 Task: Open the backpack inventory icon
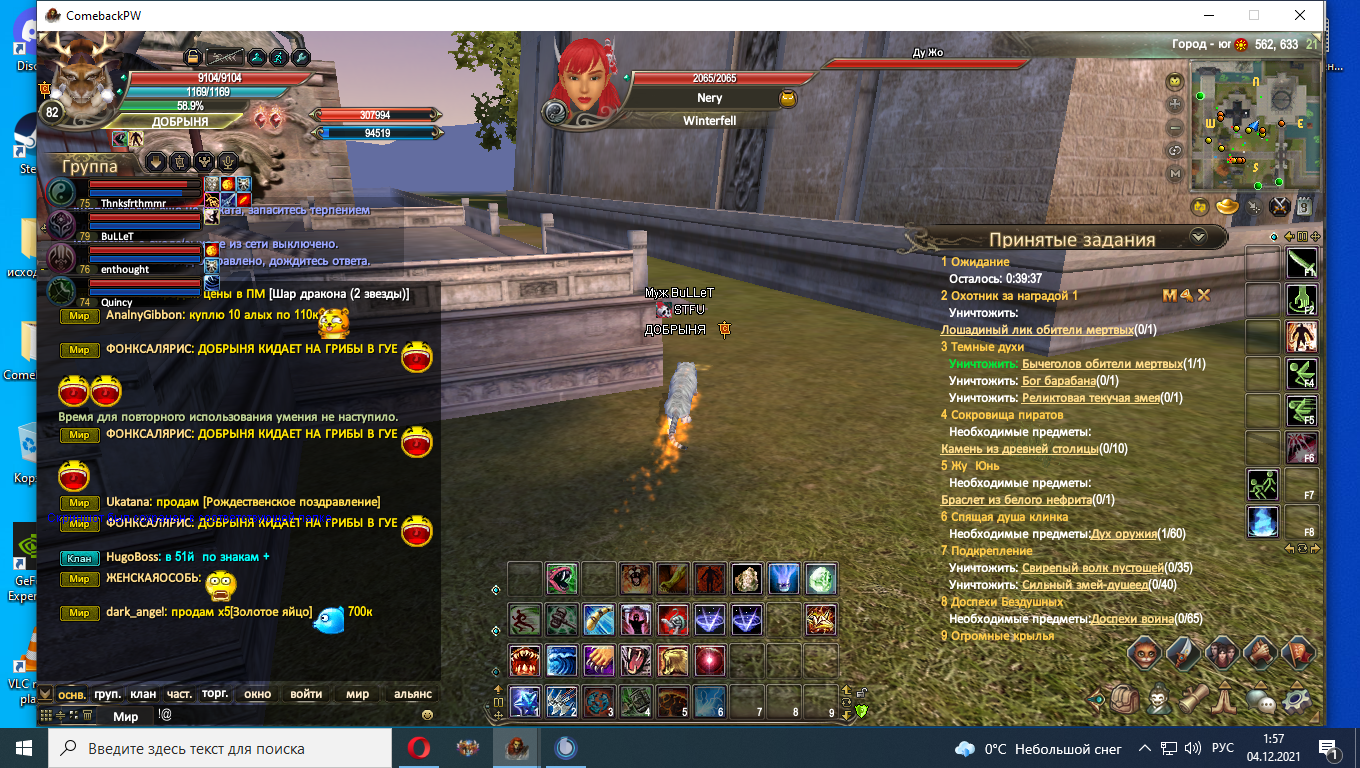click(x=1125, y=700)
